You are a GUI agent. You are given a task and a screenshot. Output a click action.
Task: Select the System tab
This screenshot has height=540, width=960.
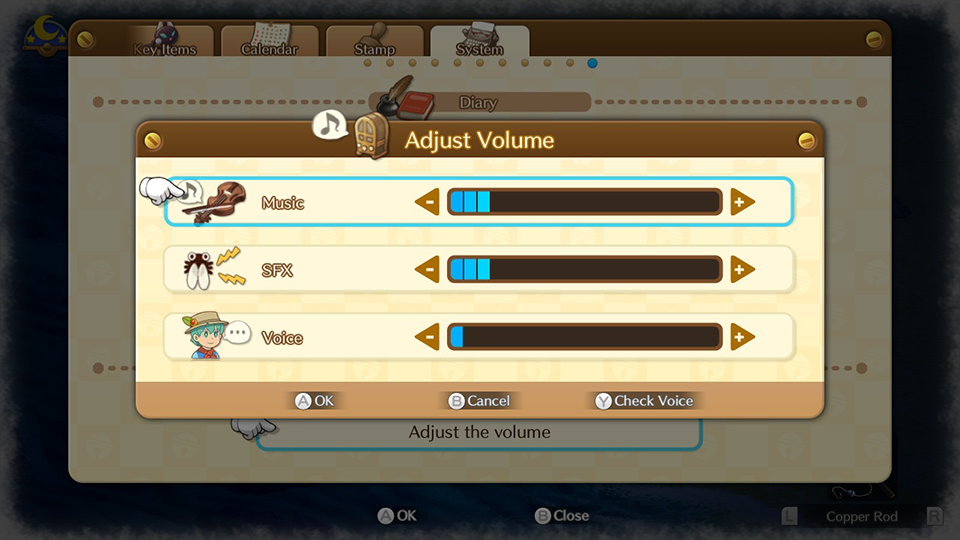480,45
